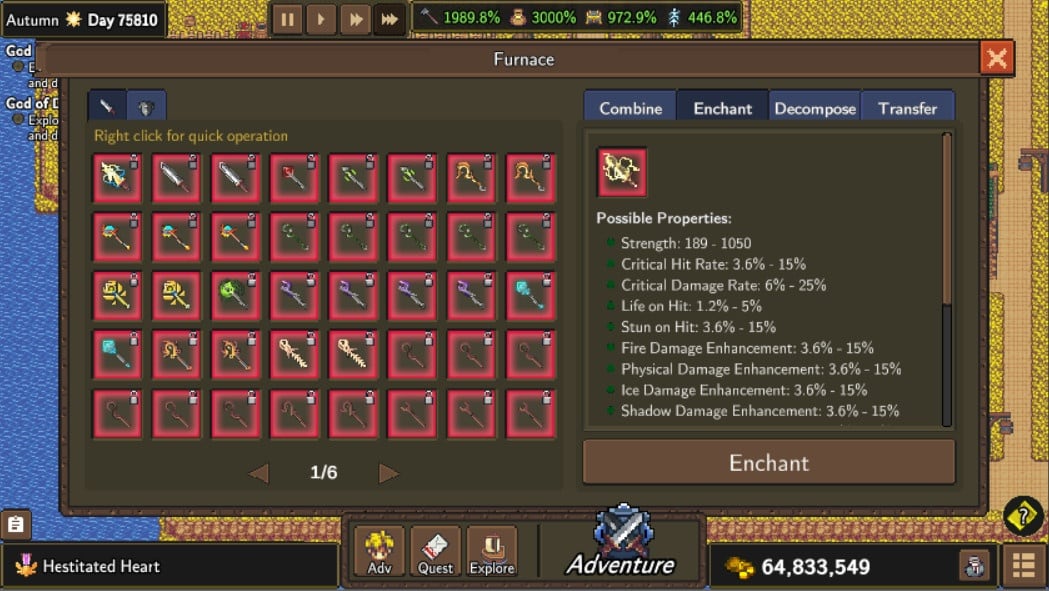Open the Adv menu
1049x591 pixels.
tap(380, 551)
